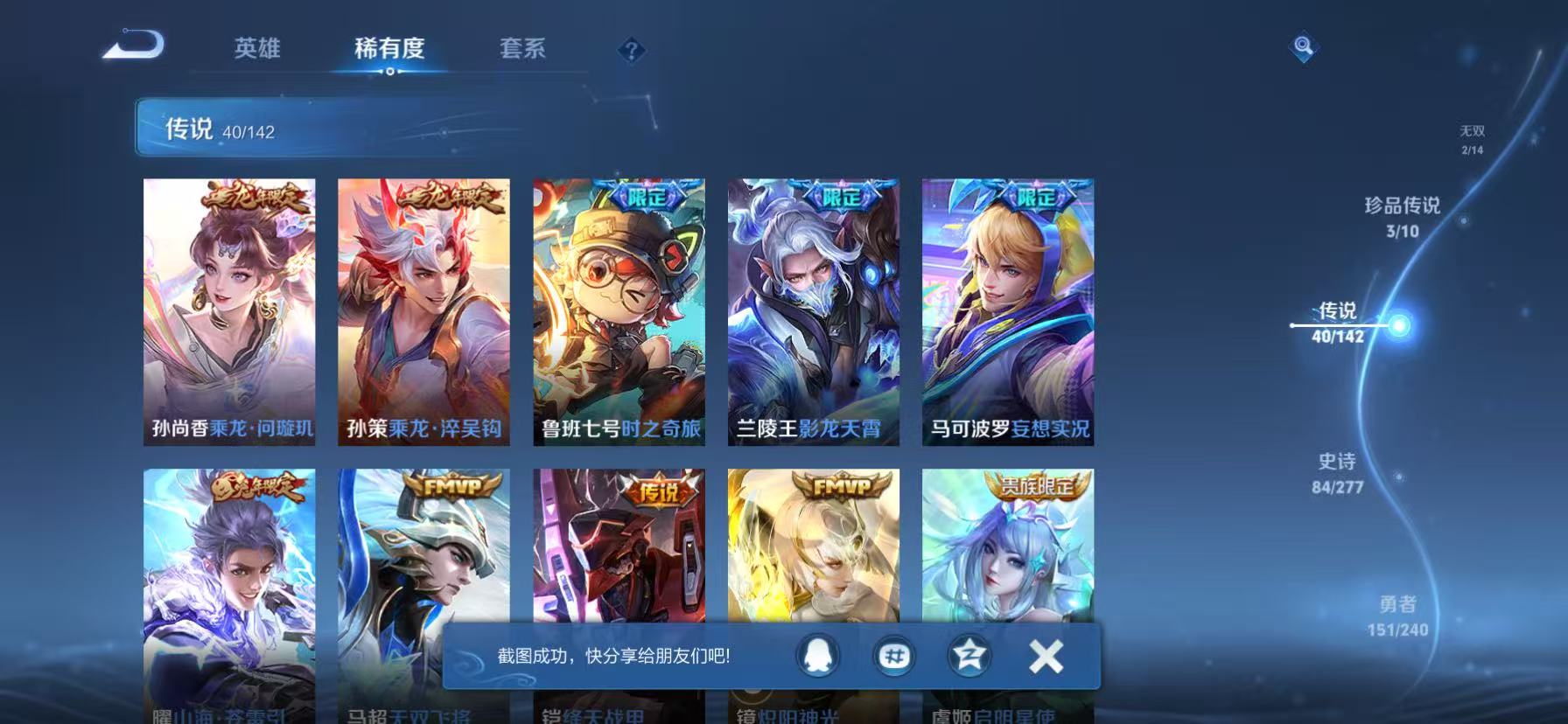Open the help question mark icon

click(630, 52)
